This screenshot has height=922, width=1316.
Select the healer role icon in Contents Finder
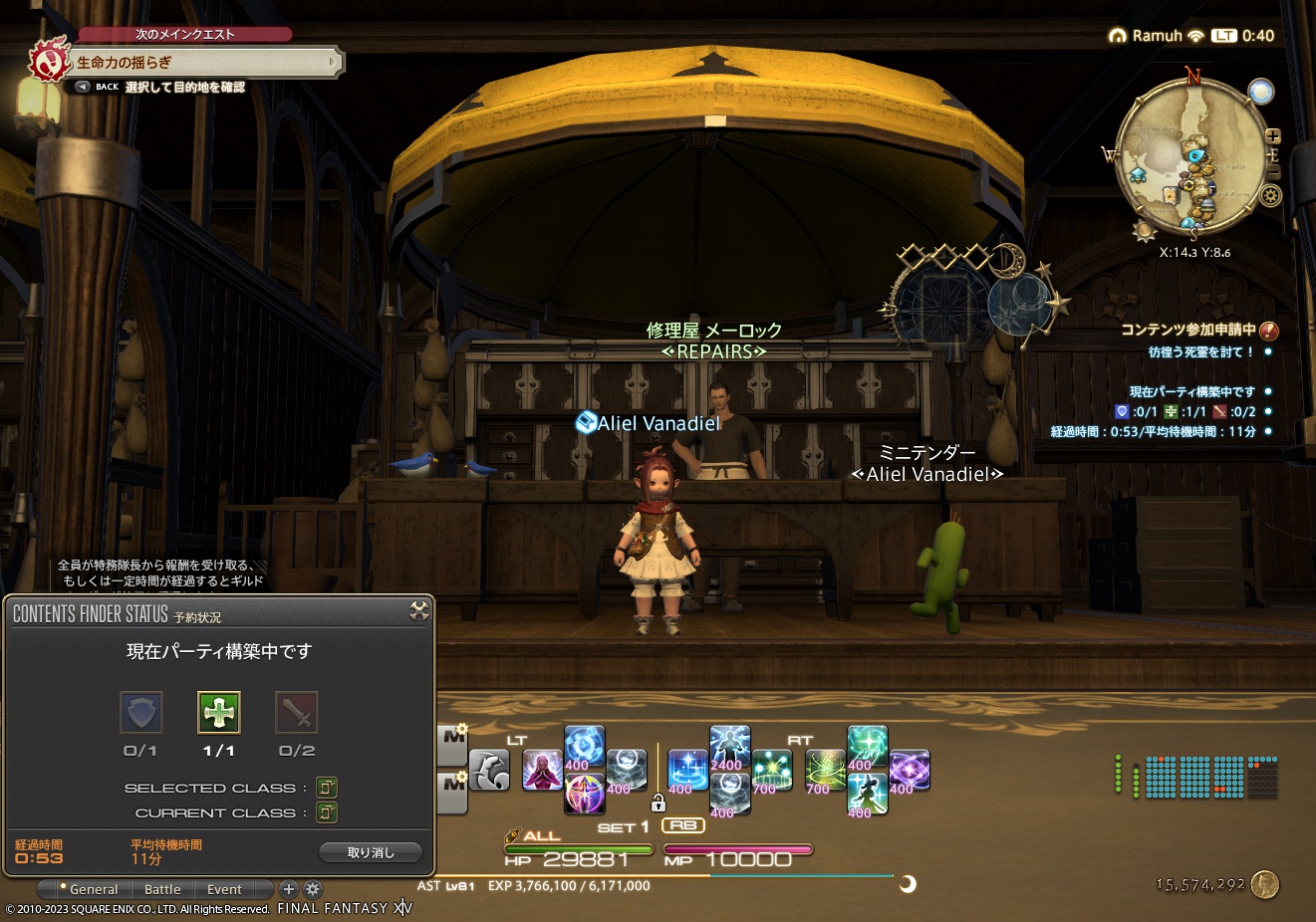point(219,712)
